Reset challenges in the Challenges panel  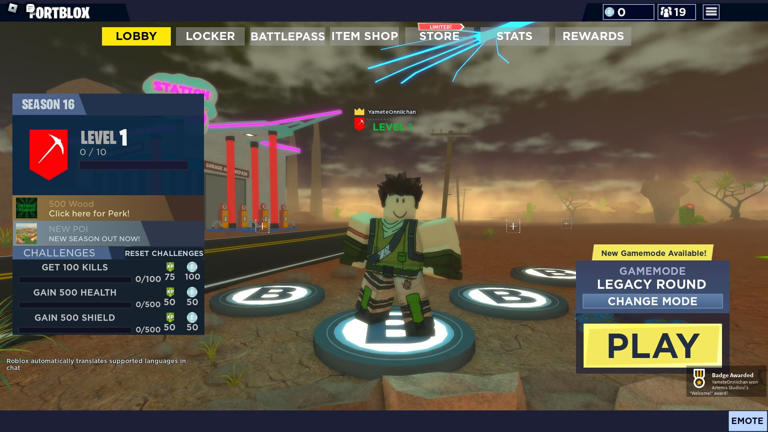tap(163, 254)
